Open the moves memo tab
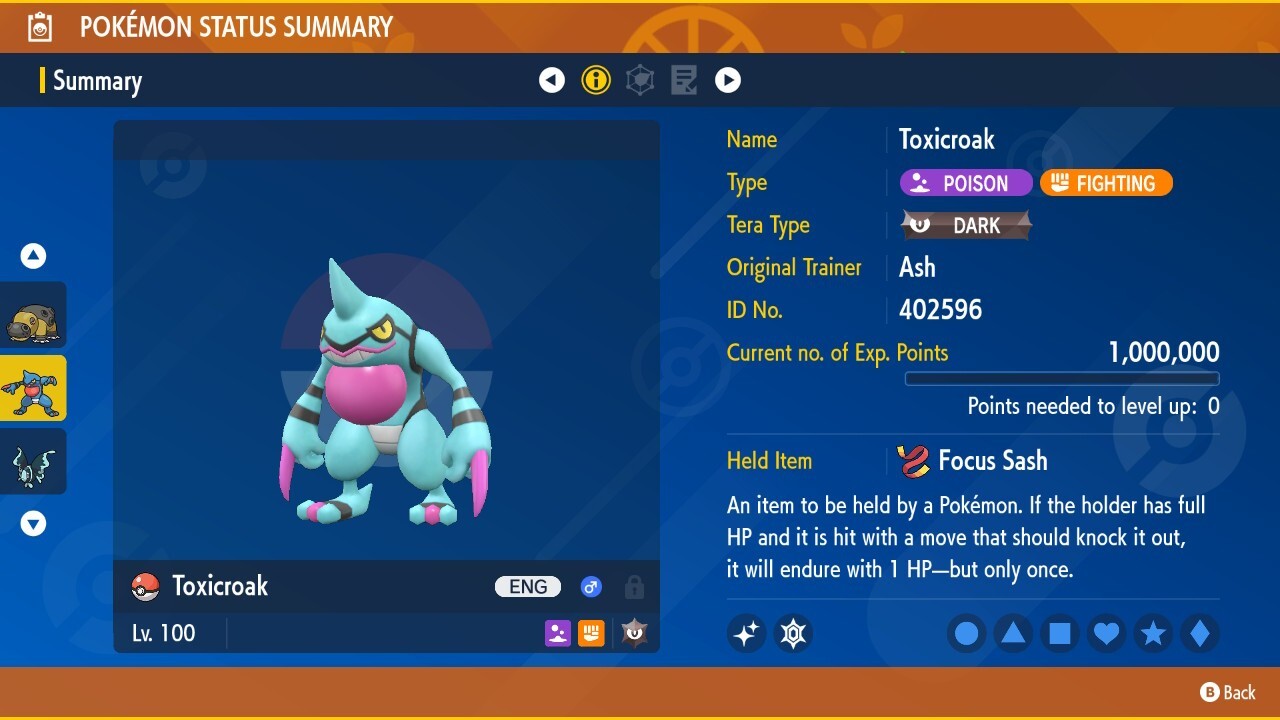1280x720 pixels. (x=684, y=80)
